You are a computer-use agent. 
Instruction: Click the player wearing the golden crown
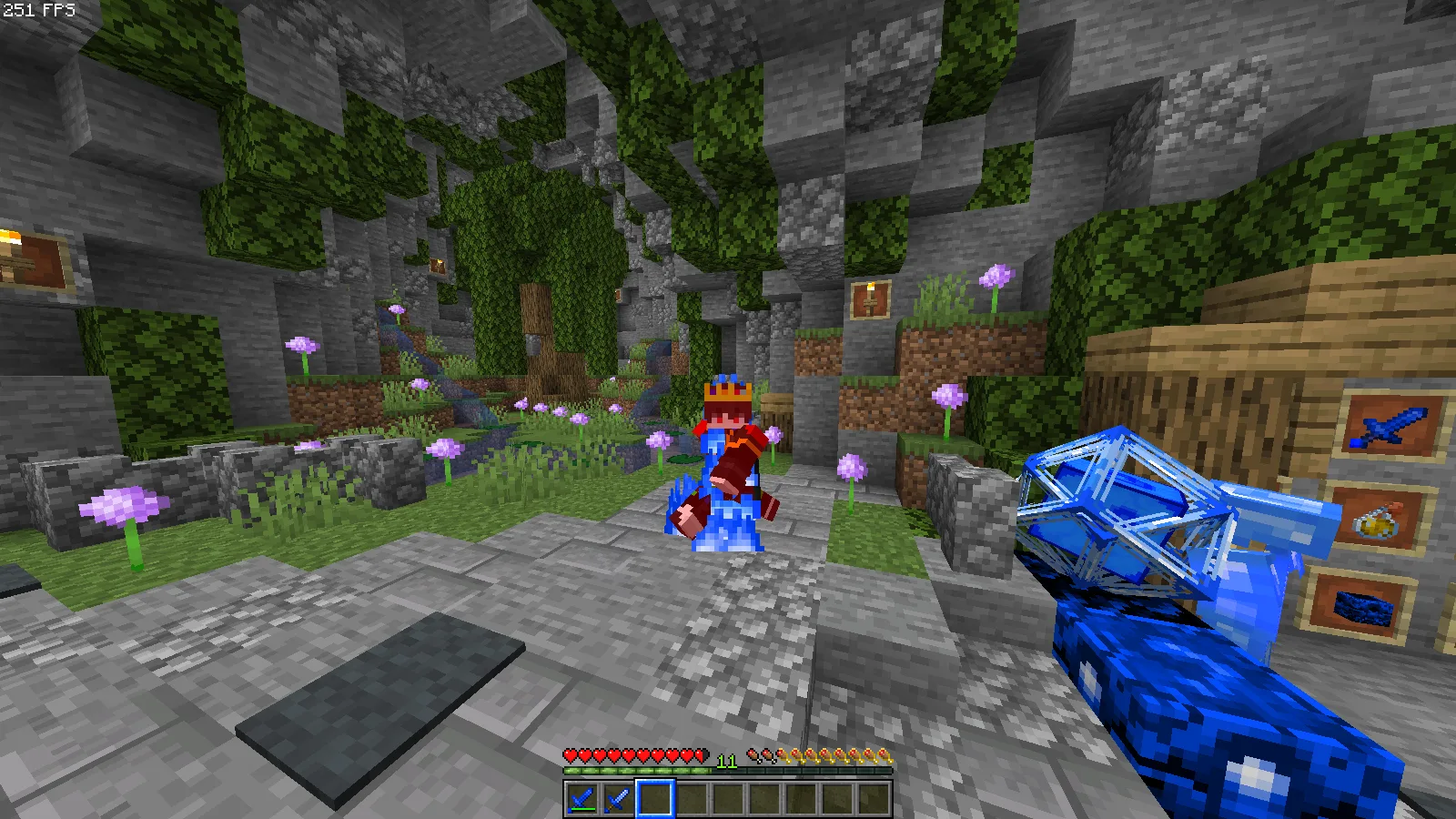coord(728,455)
